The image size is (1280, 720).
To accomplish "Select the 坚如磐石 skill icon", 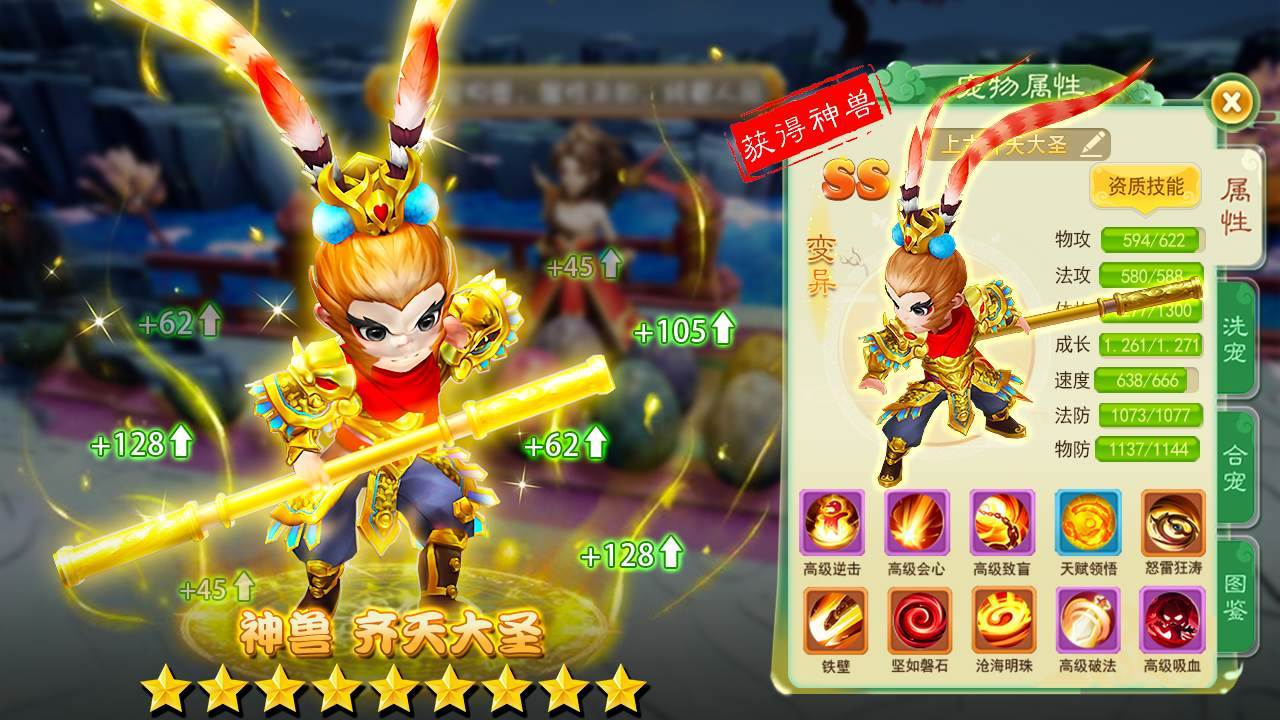I will (x=917, y=620).
